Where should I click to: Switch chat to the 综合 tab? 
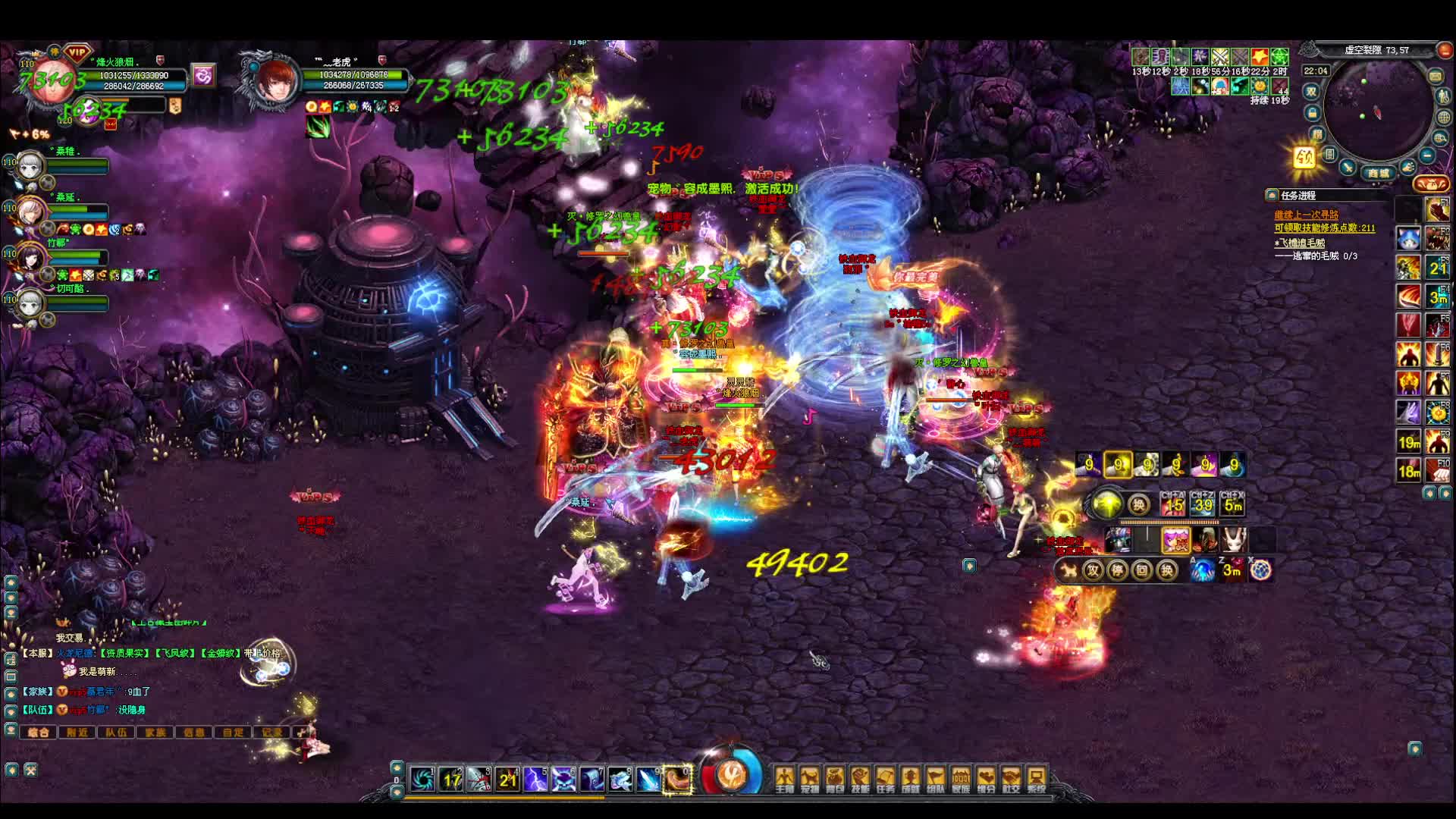click(x=39, y=732)
